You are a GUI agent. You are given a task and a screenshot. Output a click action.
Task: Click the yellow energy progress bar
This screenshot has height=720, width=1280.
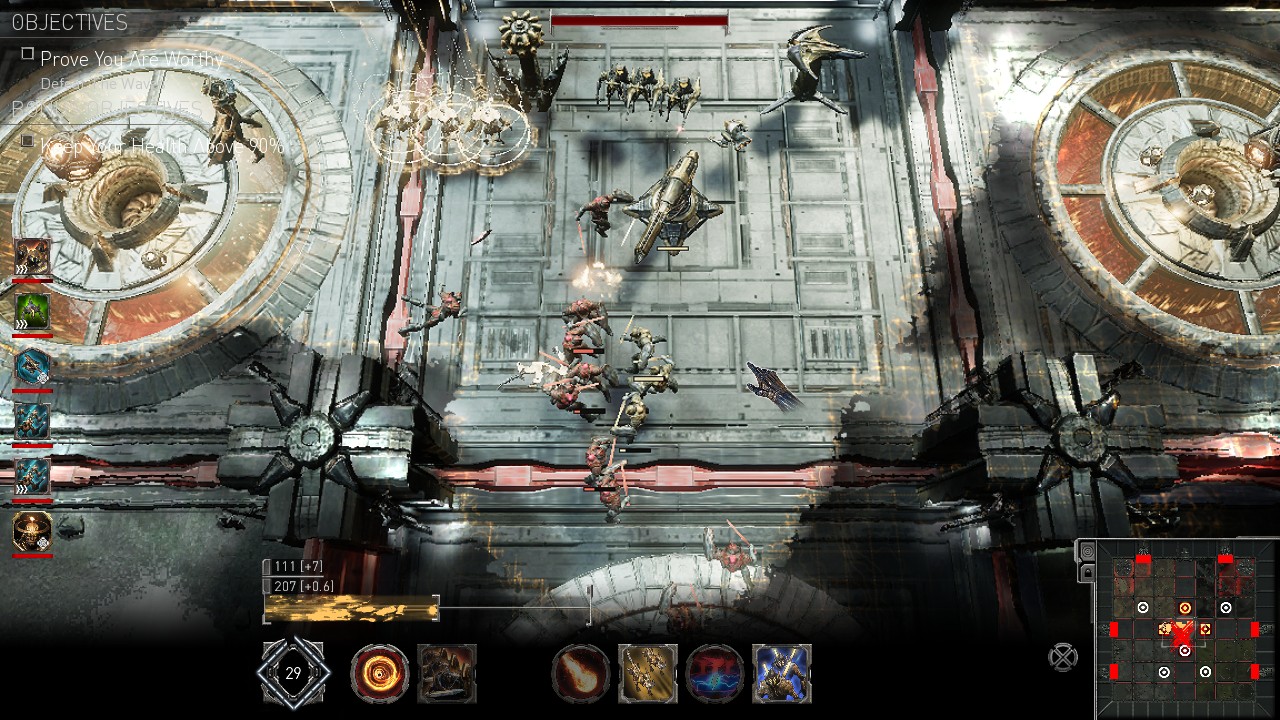(350, 607)
